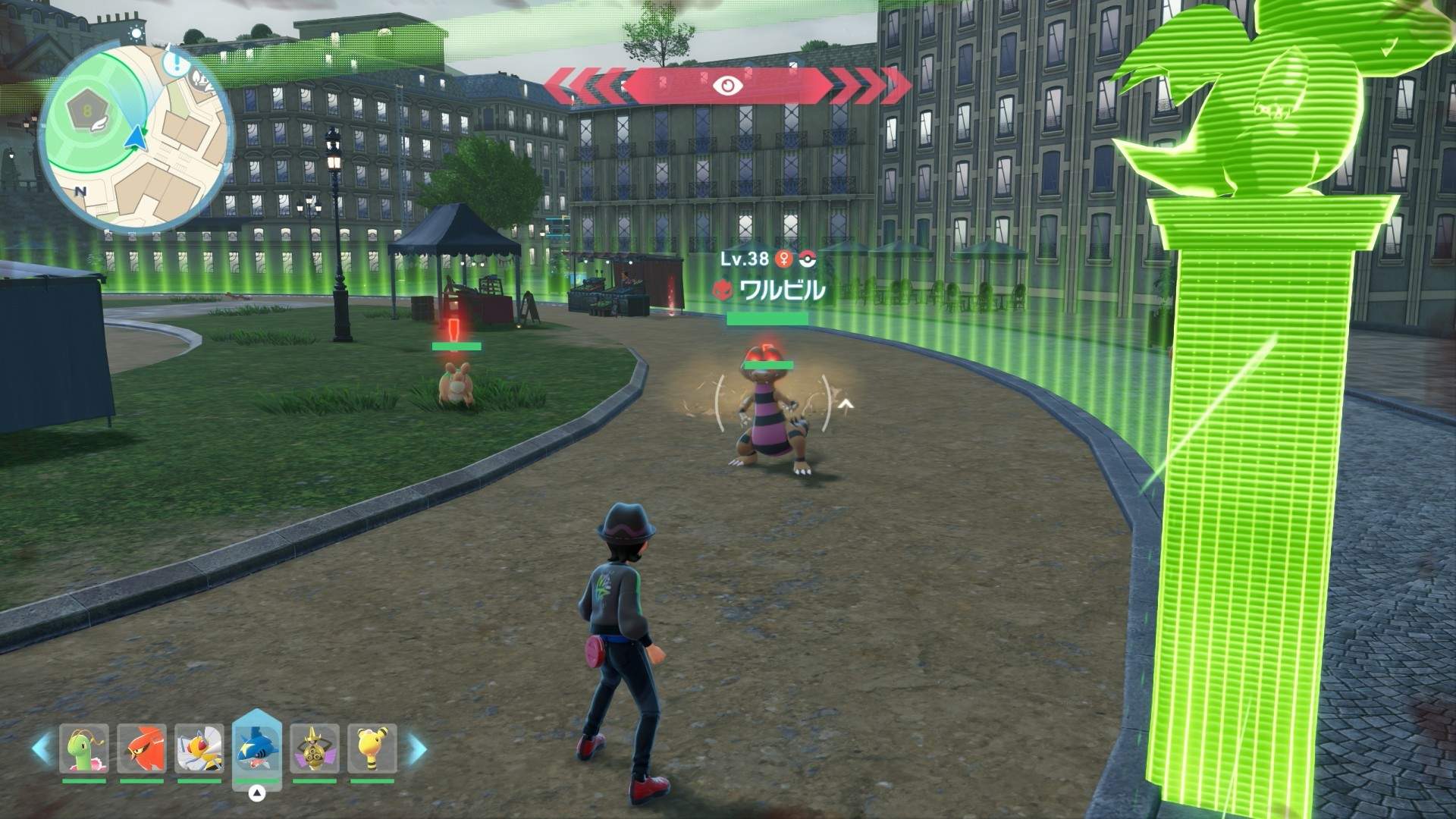Click the wild zone 8 pentagon marker

[x=87, y=114]
